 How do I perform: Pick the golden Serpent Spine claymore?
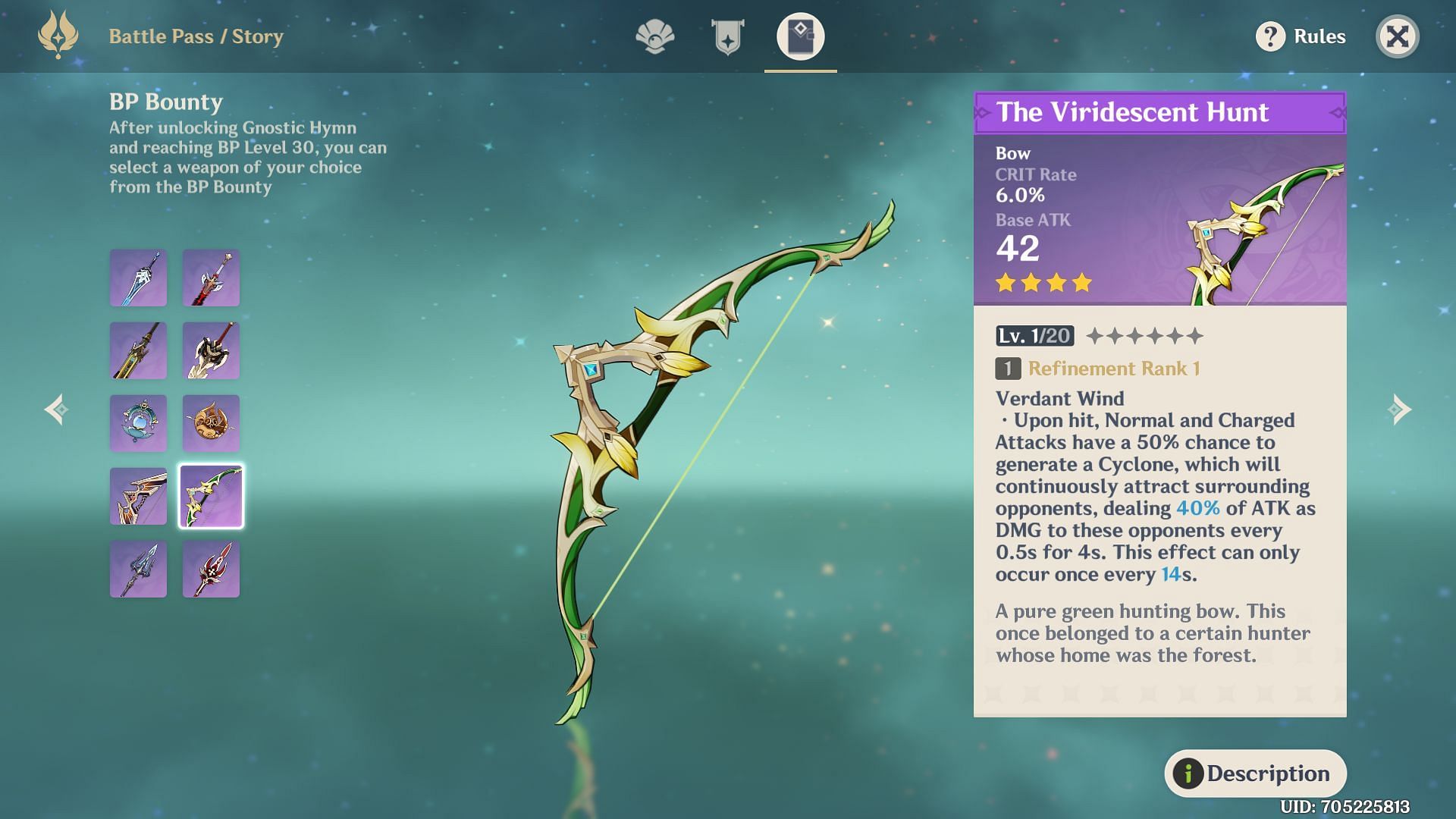pyautogui.click(x=138, y=351)
